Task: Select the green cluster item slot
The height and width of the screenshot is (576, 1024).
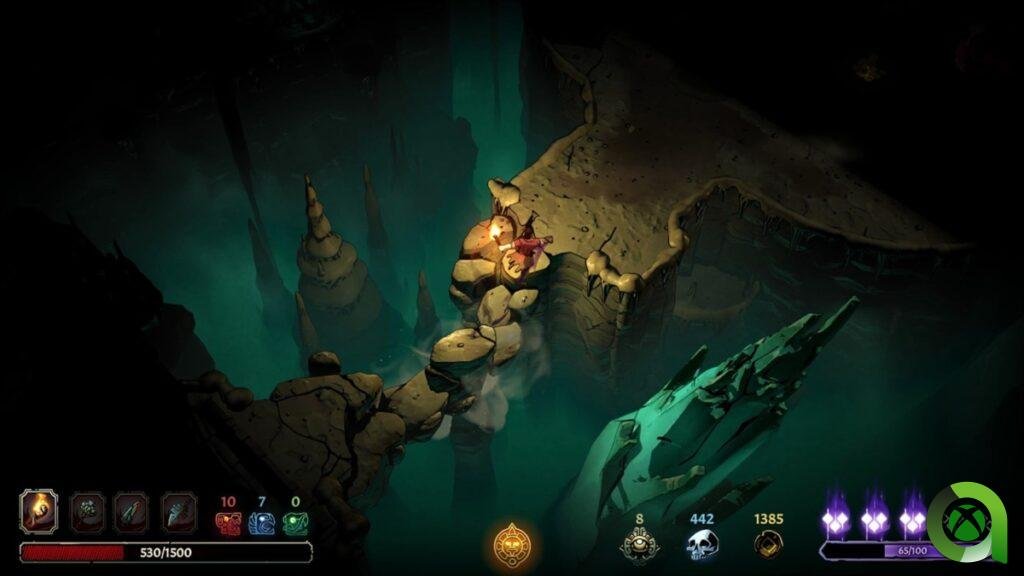Action: pyautogui.click(x=87, y=512)
